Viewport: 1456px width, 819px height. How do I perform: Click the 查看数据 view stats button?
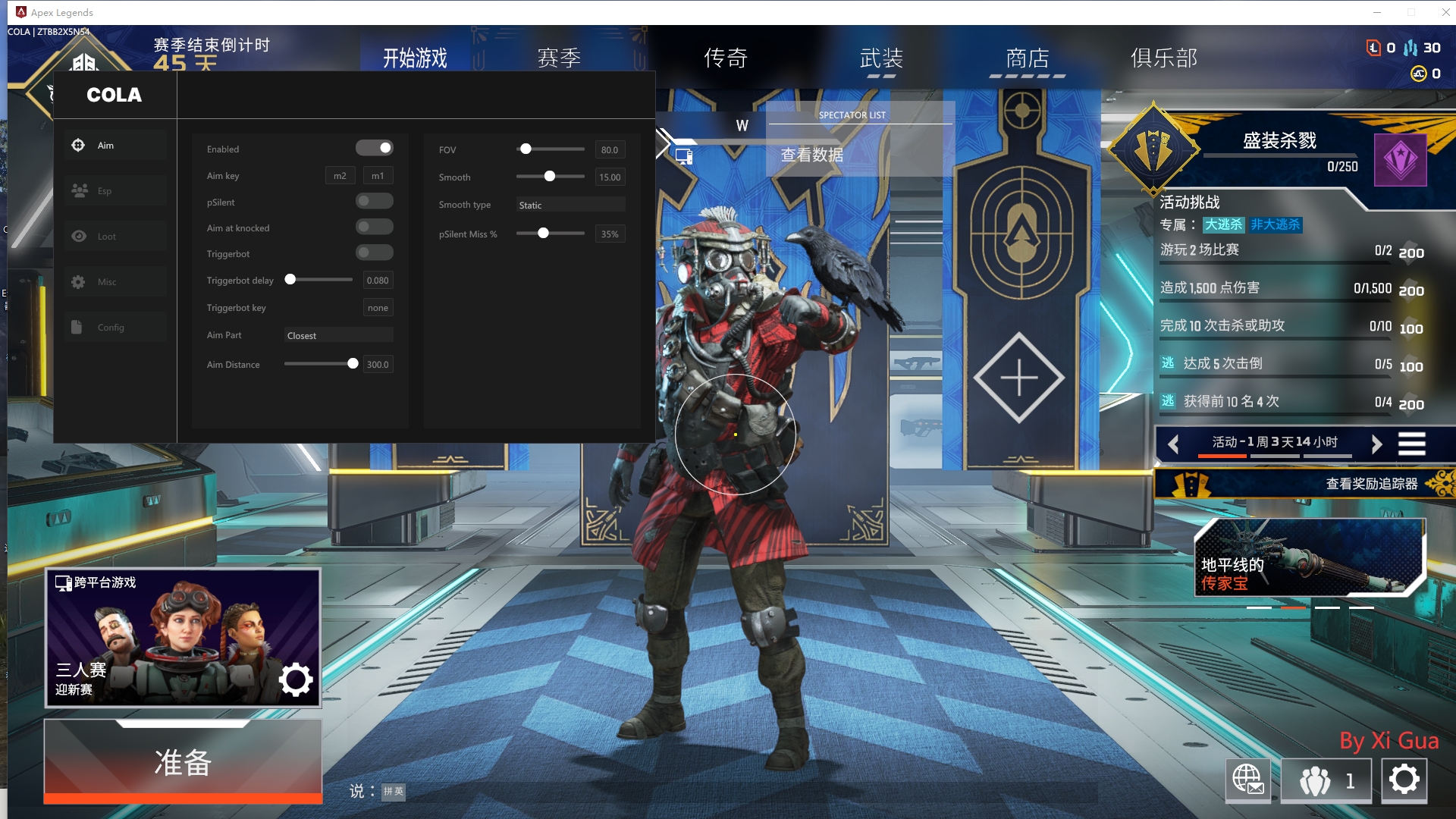tap(811, 155)
